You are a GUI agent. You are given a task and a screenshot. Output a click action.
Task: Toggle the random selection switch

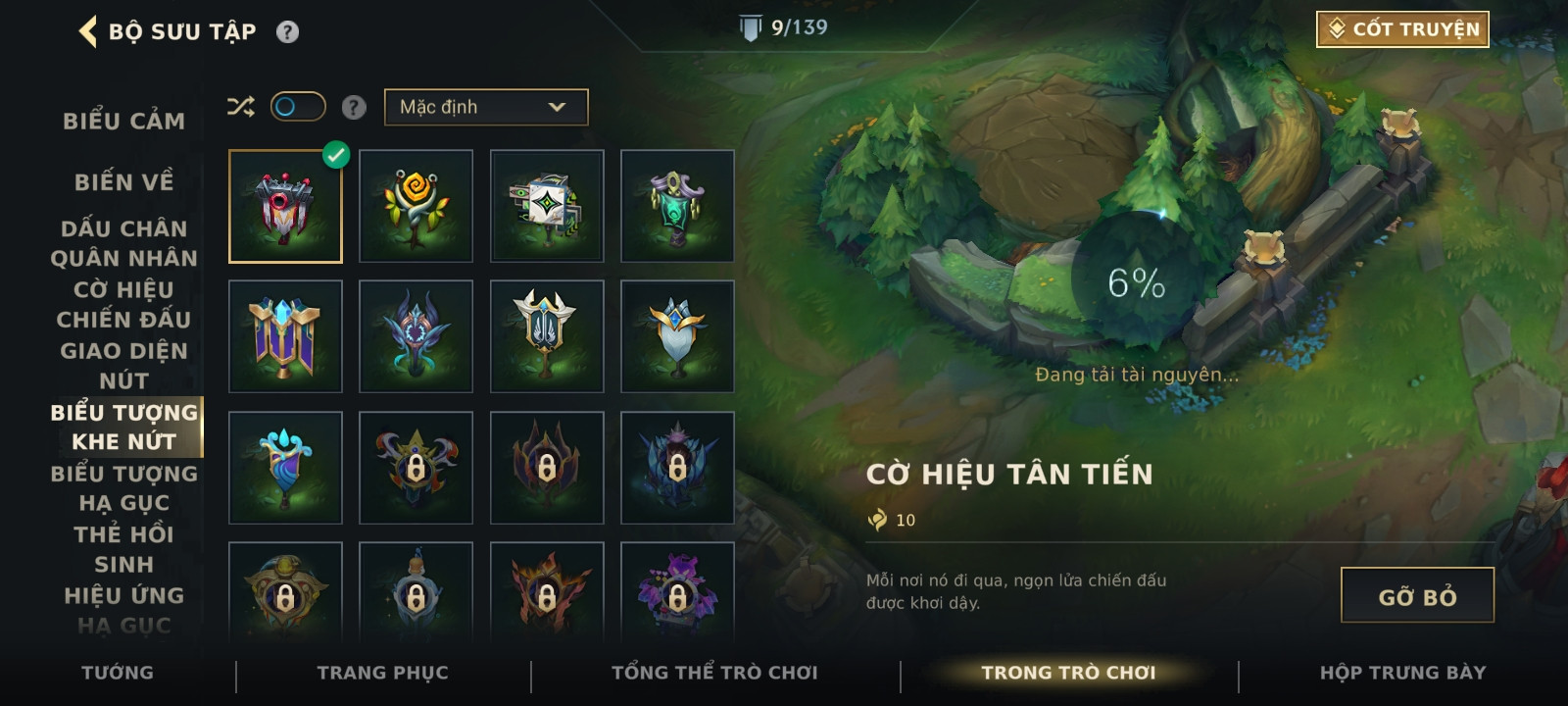click(x=298, y=106)
